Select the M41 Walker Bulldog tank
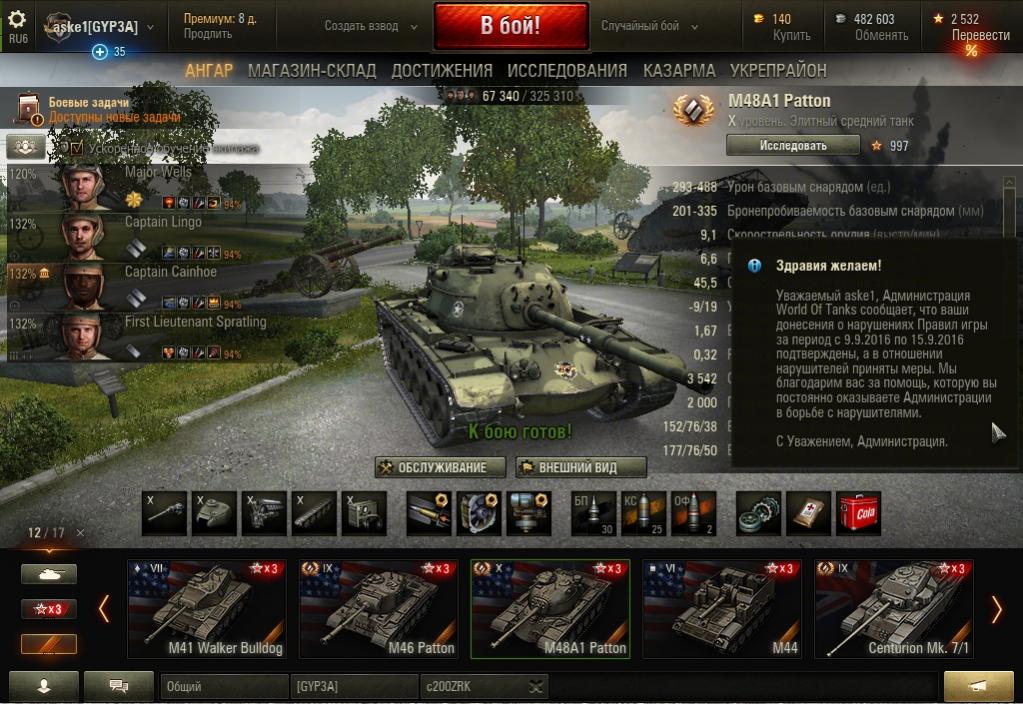1023x704 pixels. pos(207,609)
